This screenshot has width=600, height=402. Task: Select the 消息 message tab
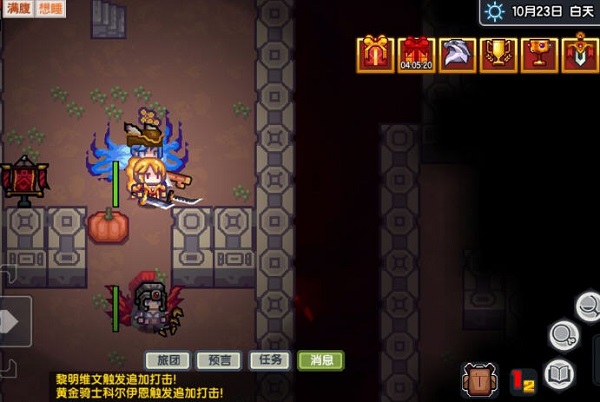coord(321,360)
